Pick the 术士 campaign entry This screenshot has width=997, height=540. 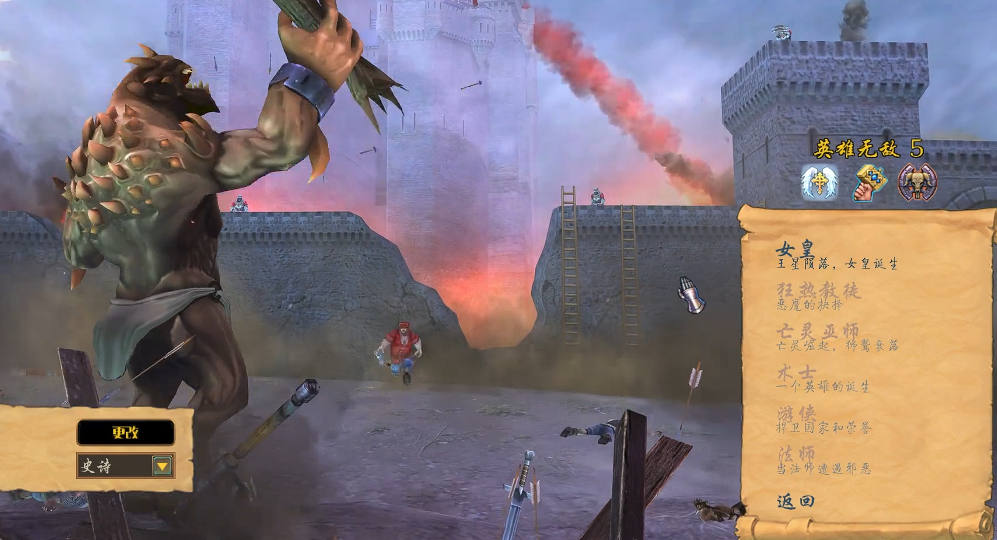point(797,372)
